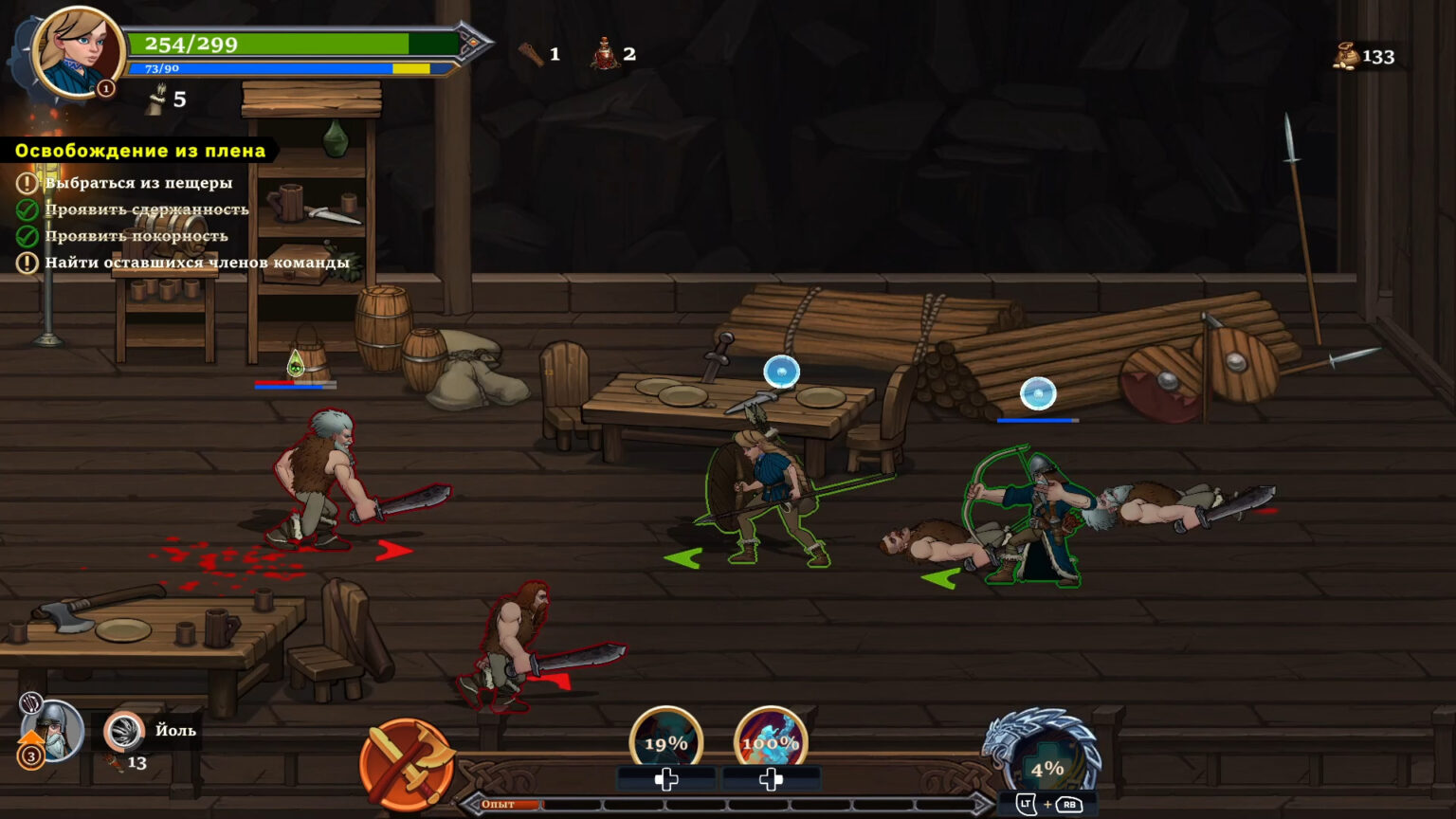
Task: Click the gold pouch counter icon
Action: 1346,57
